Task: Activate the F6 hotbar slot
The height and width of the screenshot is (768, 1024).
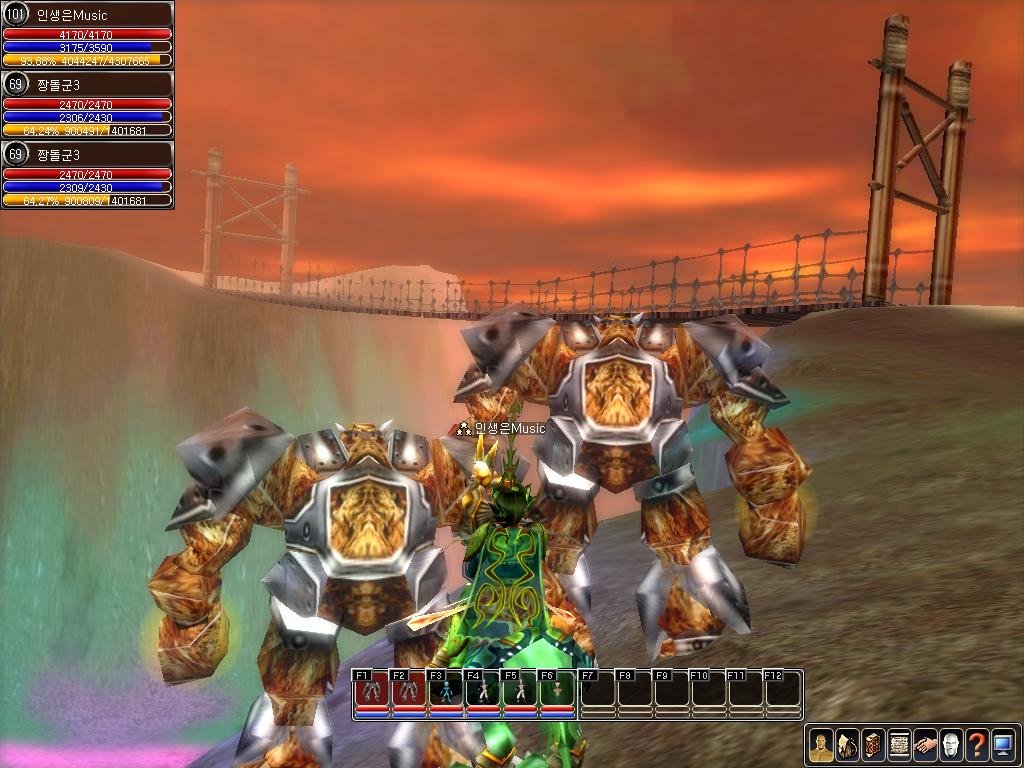Action: click(557, 691)
